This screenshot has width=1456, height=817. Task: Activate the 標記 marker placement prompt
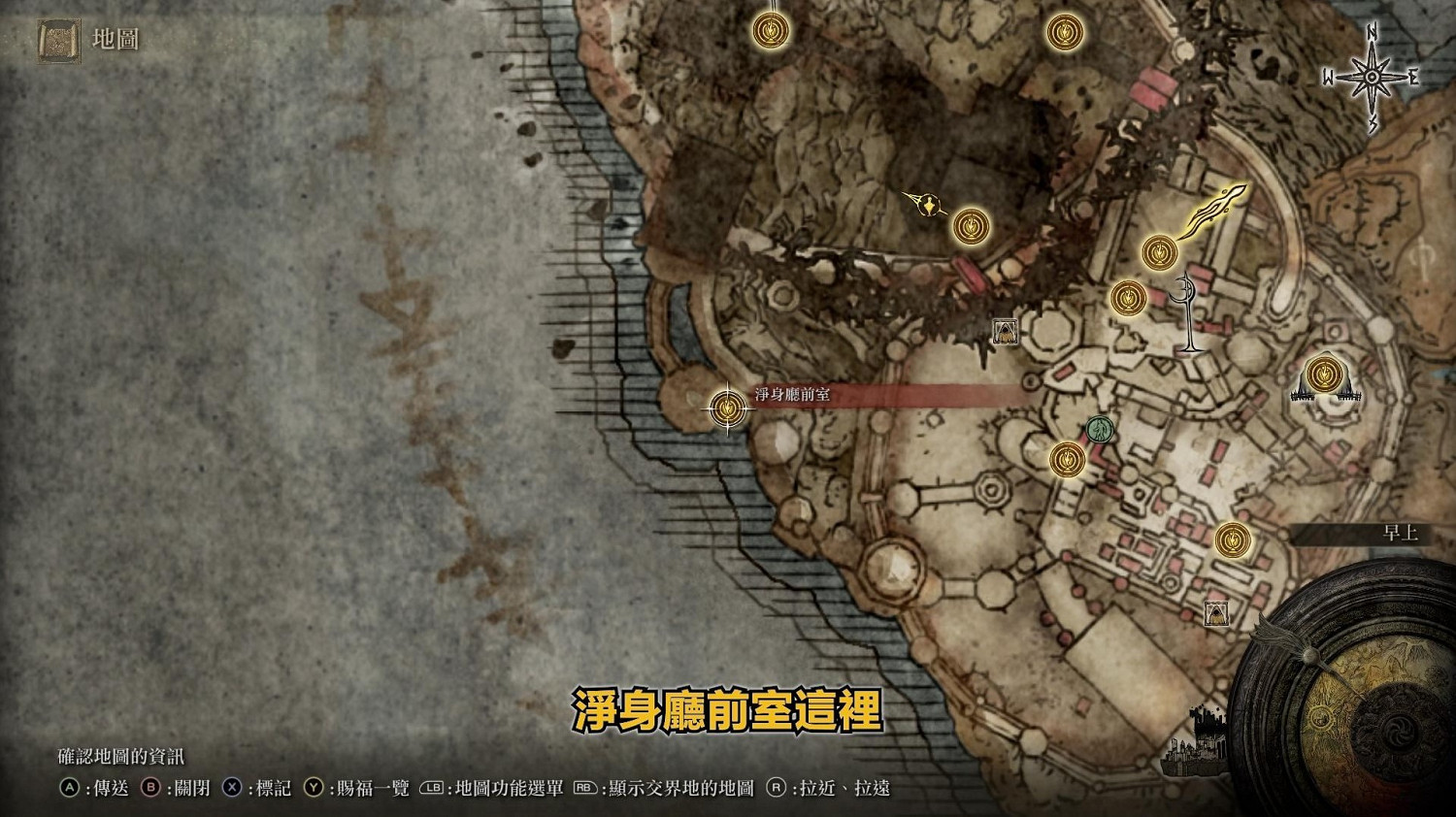[x=258, y=789]
